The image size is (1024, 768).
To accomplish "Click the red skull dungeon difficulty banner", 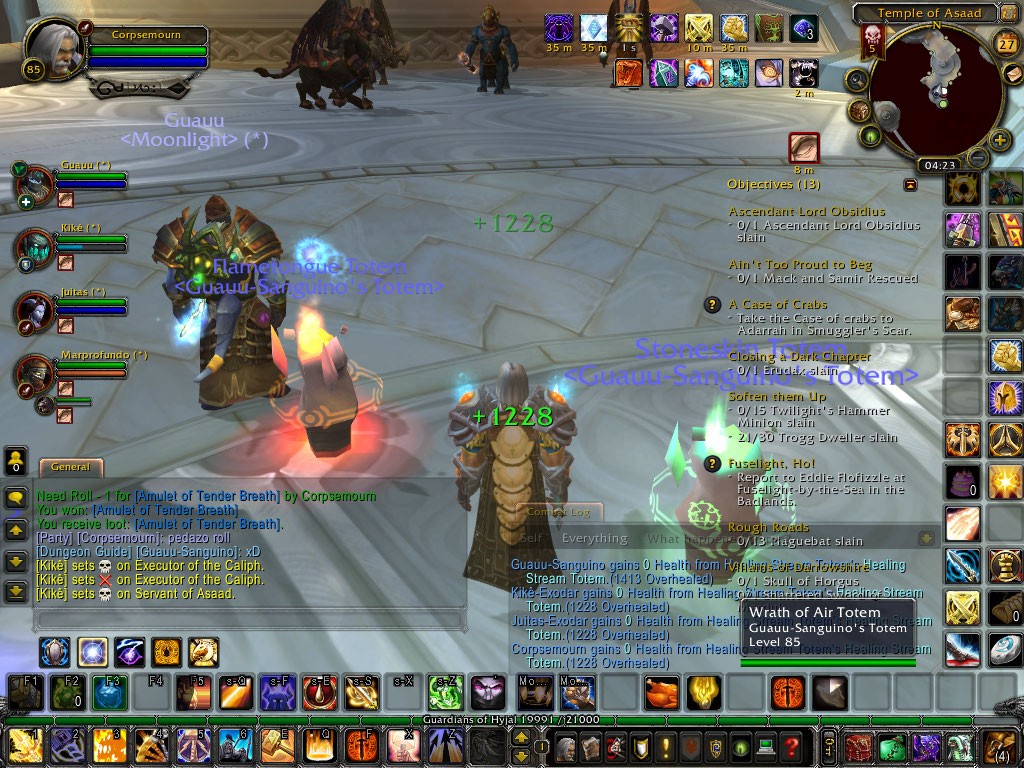I will click(x=871, y=42).
